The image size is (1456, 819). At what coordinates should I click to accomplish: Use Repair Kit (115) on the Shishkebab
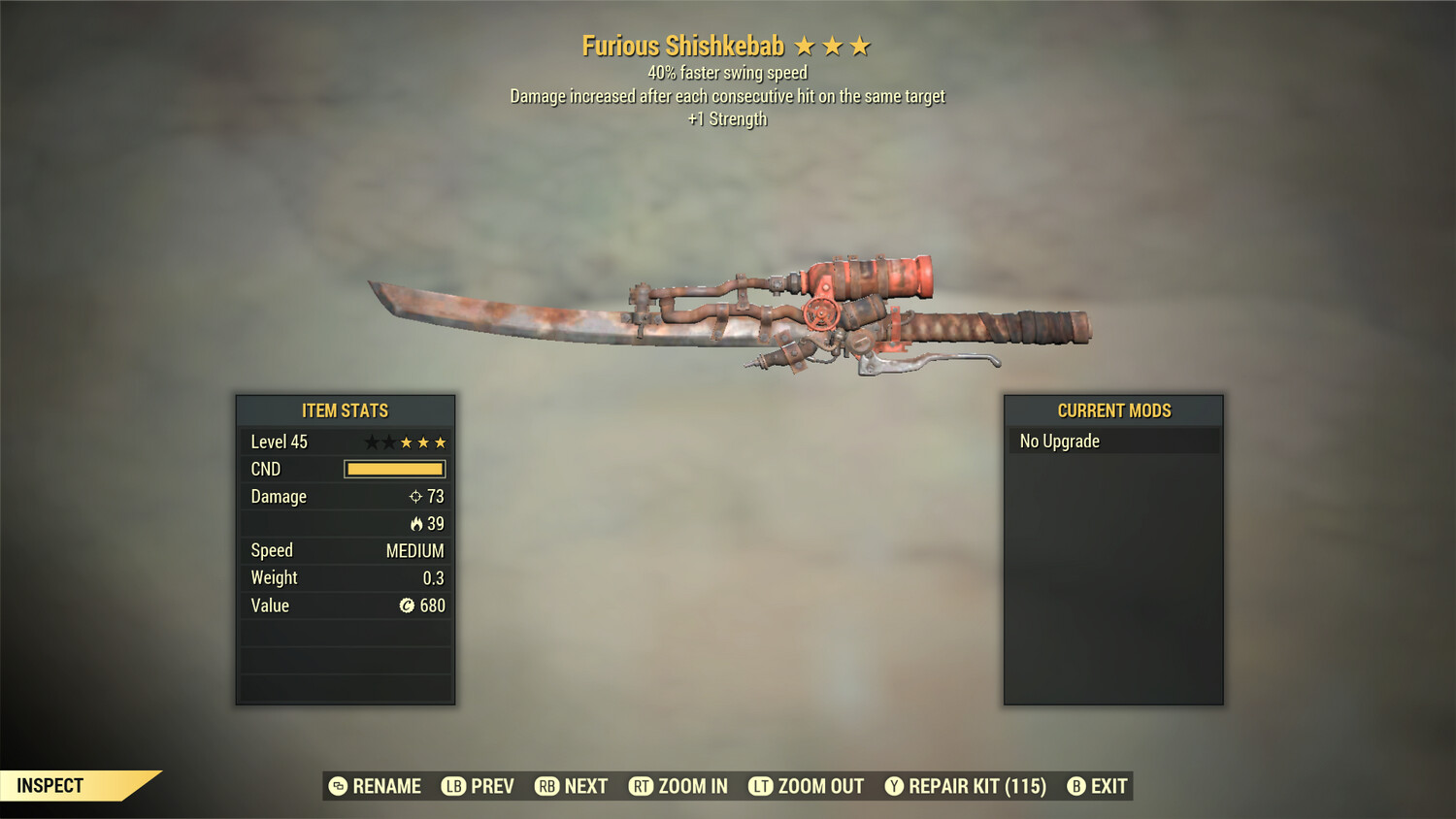pyautogui.click(x=965, y=786)
